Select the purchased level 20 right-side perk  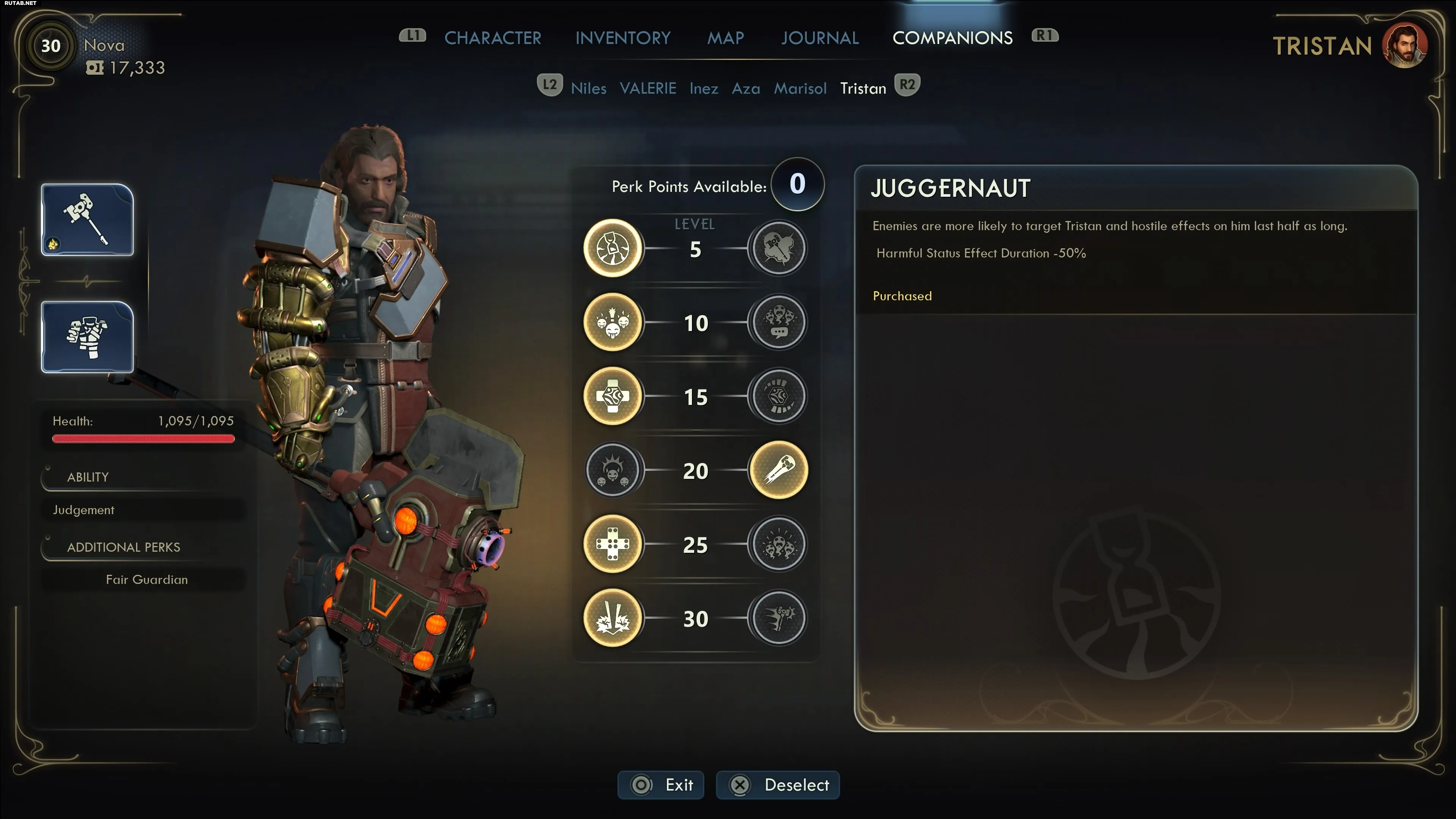(x=778, y=470)
